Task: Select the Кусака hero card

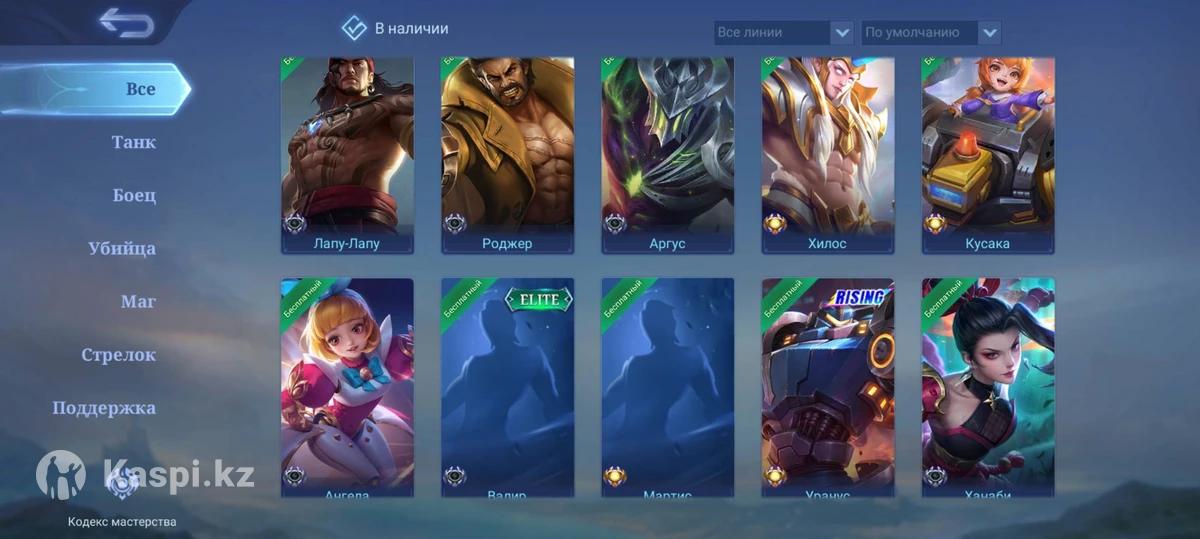Action: click(987, 154)
